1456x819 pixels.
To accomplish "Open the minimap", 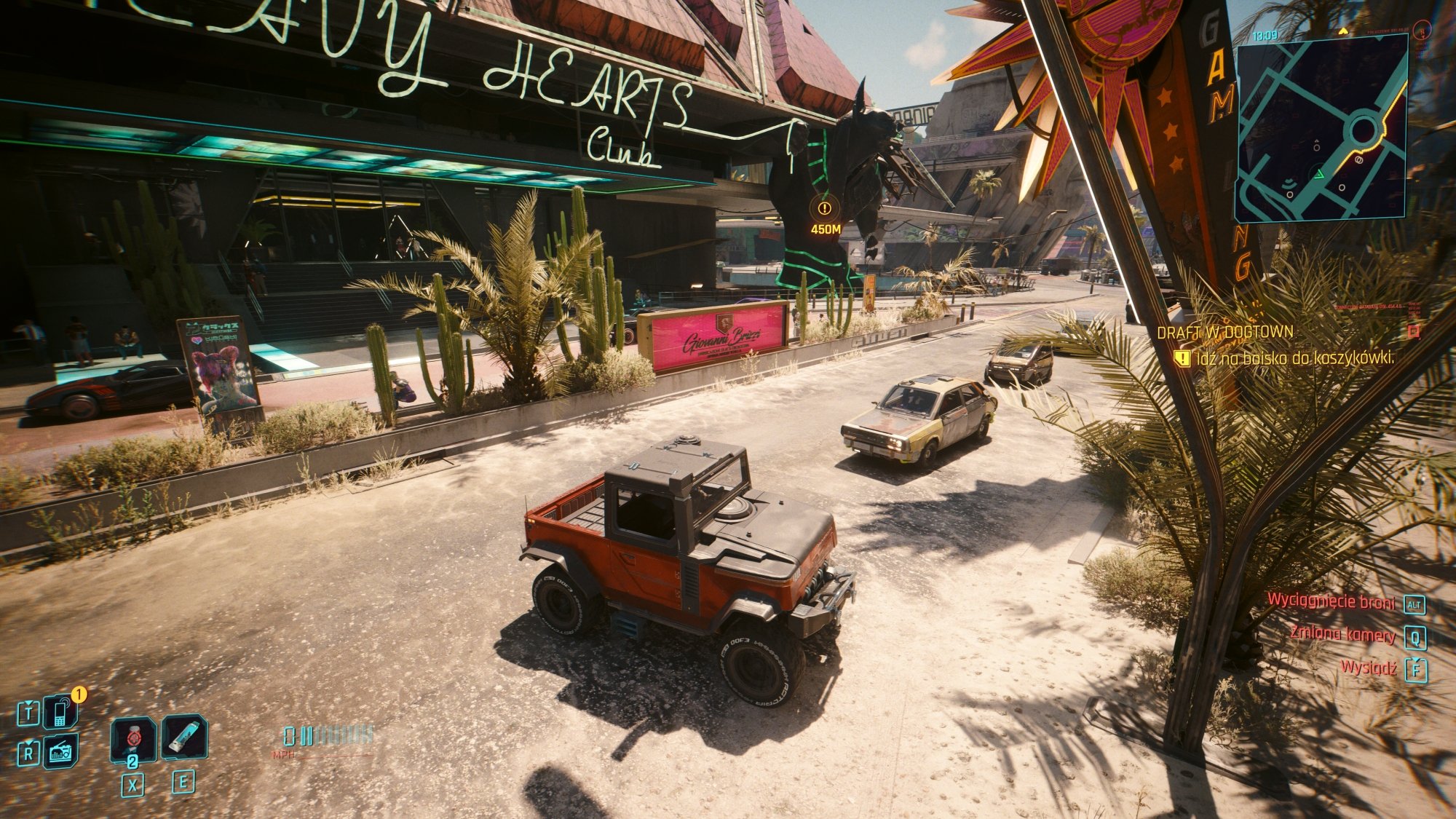I will click(x=1321, y=129).
